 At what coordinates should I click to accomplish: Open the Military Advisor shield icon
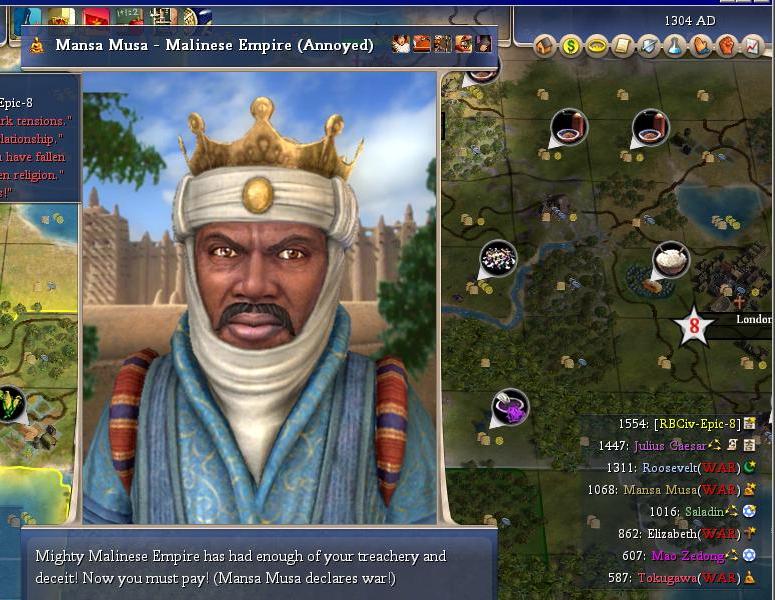click(649, 46)
